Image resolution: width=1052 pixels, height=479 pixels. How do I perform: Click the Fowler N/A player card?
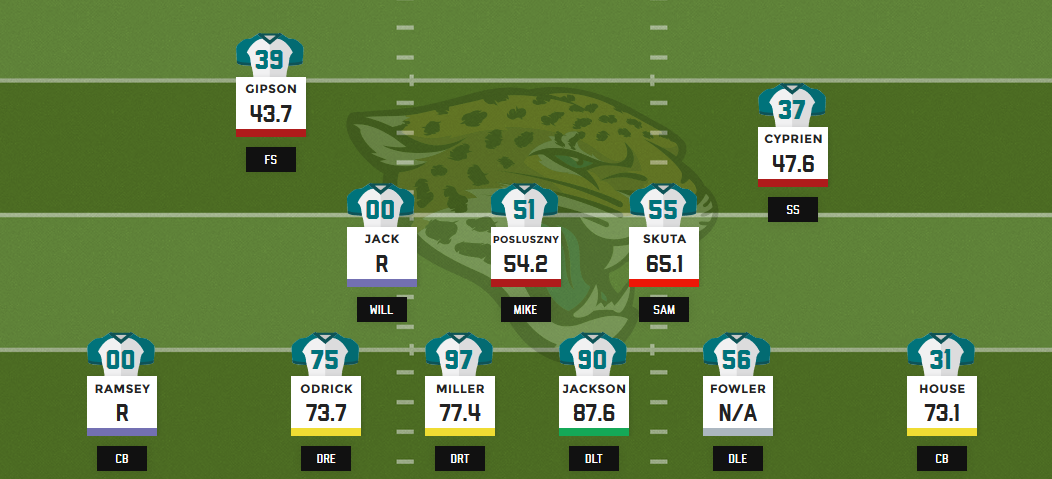[737, 404]
